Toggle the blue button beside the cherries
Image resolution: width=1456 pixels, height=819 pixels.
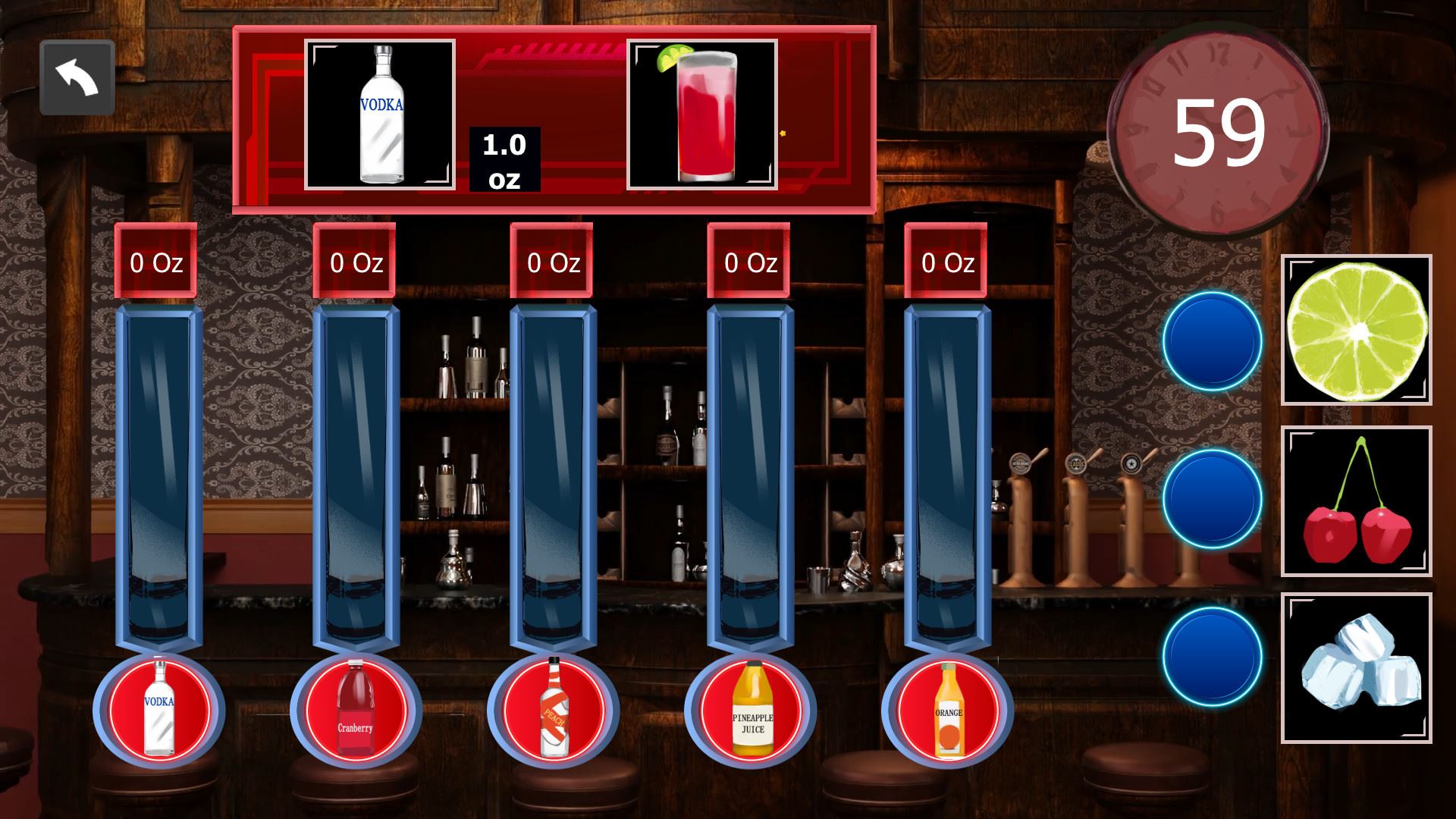click(1212, 499)
